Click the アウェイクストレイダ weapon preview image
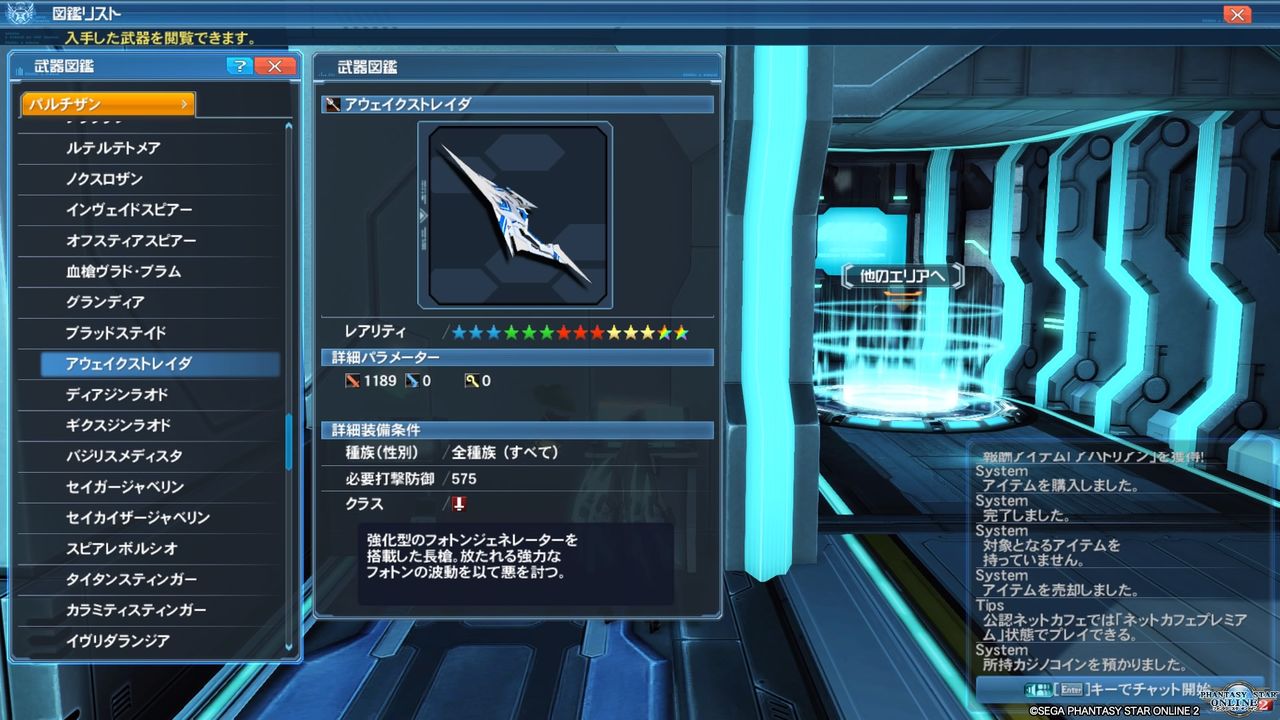Screen dimensions: 1280x720 click(515, 212)
